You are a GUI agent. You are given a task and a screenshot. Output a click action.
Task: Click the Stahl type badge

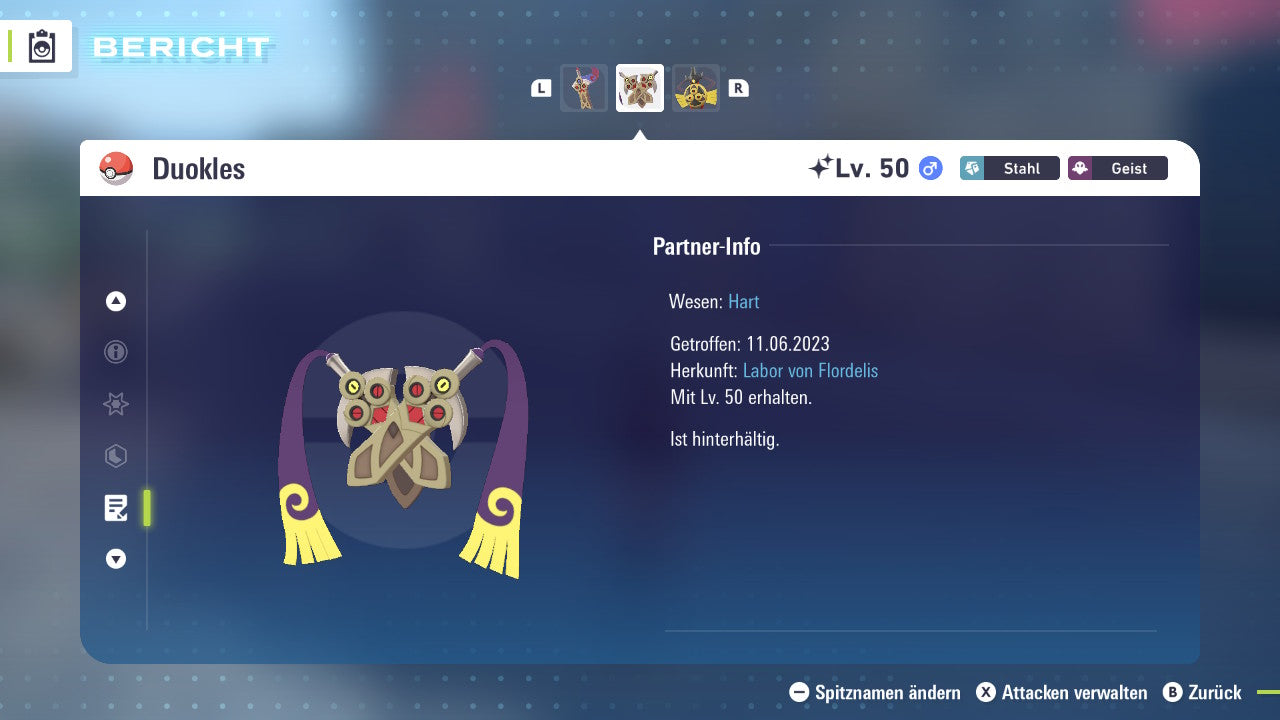1009,168
